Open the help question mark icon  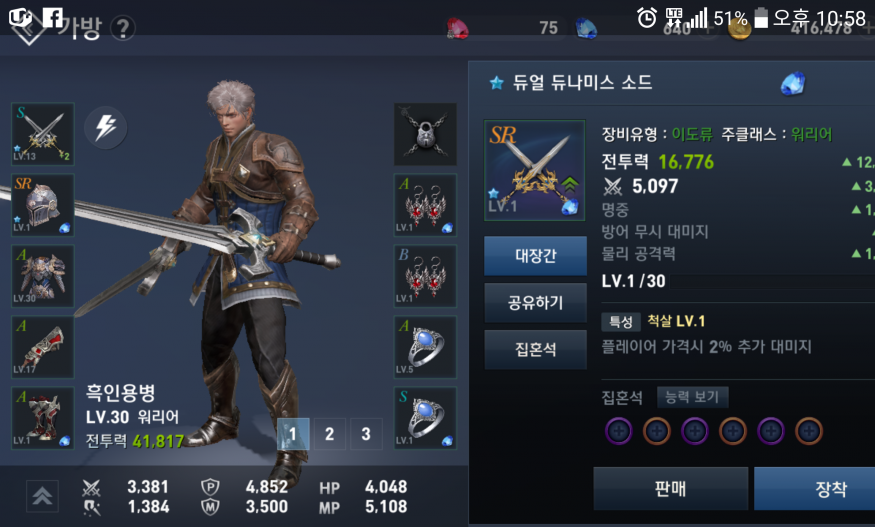[123, 28]
